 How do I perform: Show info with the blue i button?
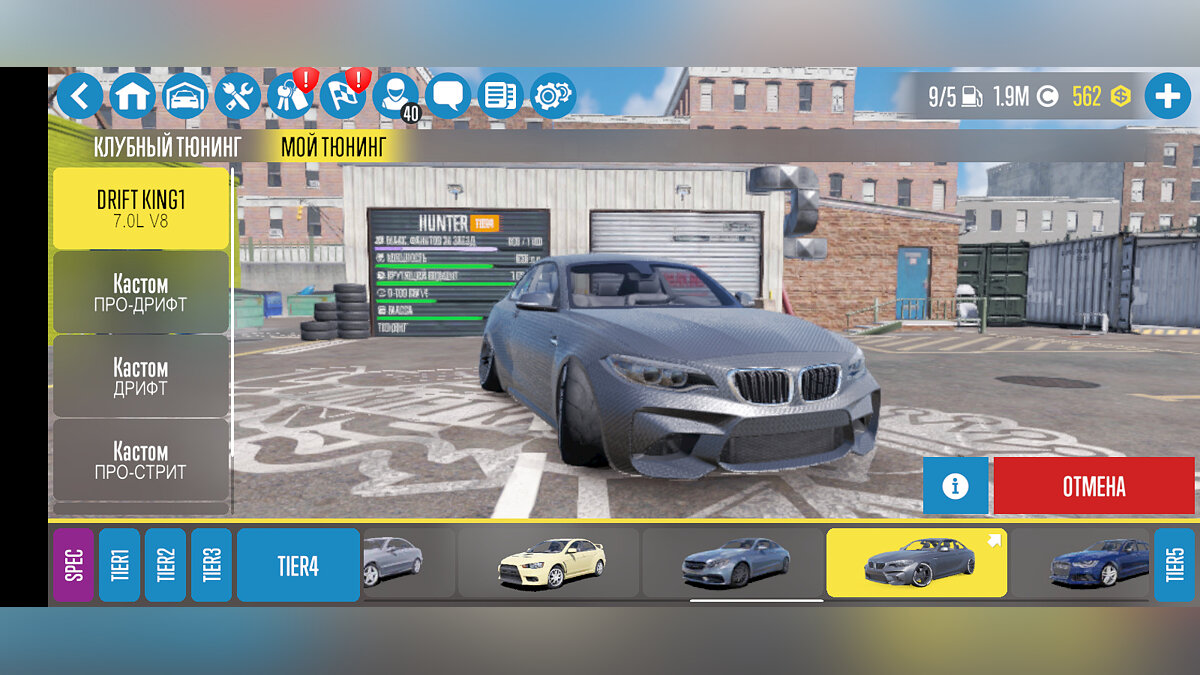(x=955, y=486)
